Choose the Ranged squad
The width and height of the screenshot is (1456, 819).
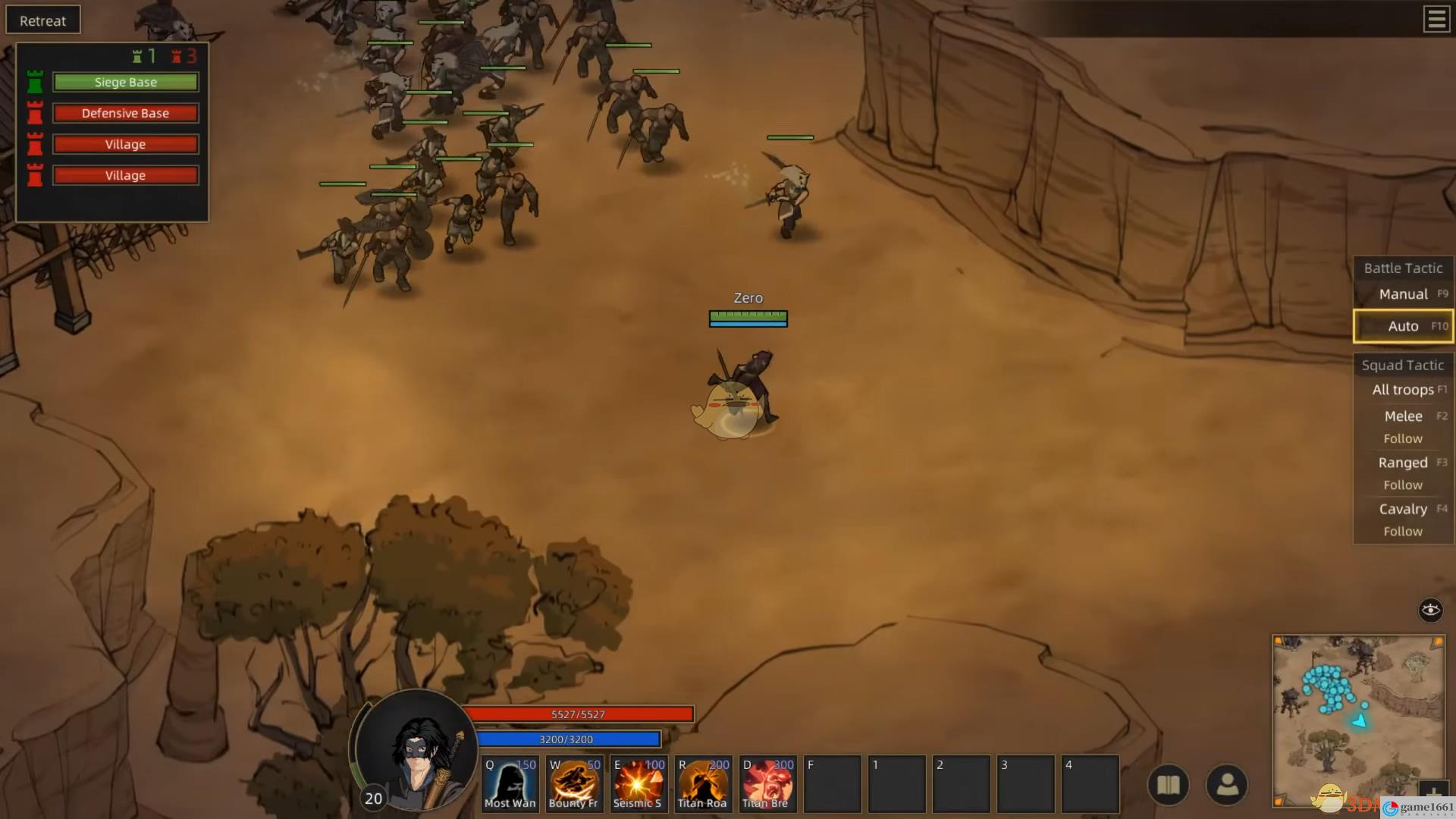tap(1403, 463)
